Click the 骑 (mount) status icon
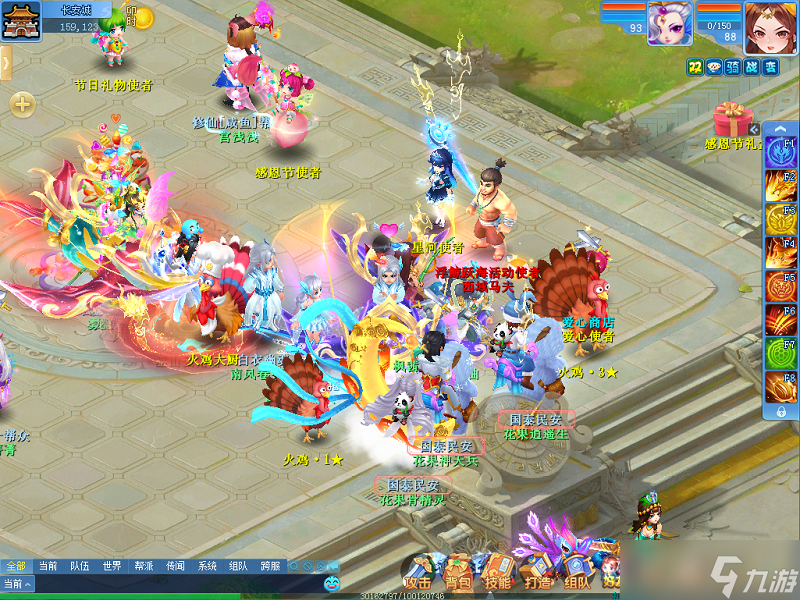800x600 pixels. point(732,66)
